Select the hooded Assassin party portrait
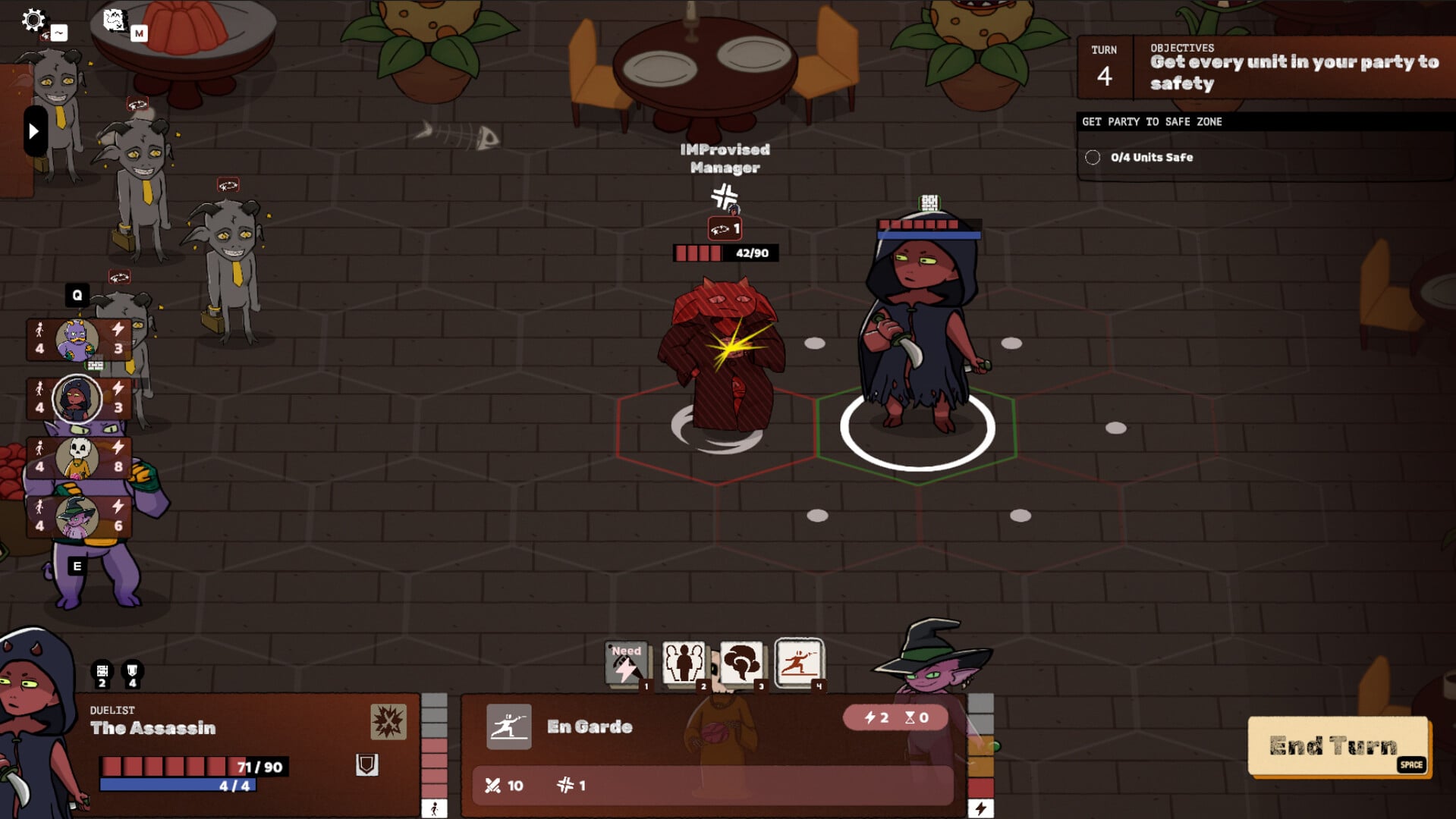The width and height of the screenshot is (1456, 819). tap(77, 398)
